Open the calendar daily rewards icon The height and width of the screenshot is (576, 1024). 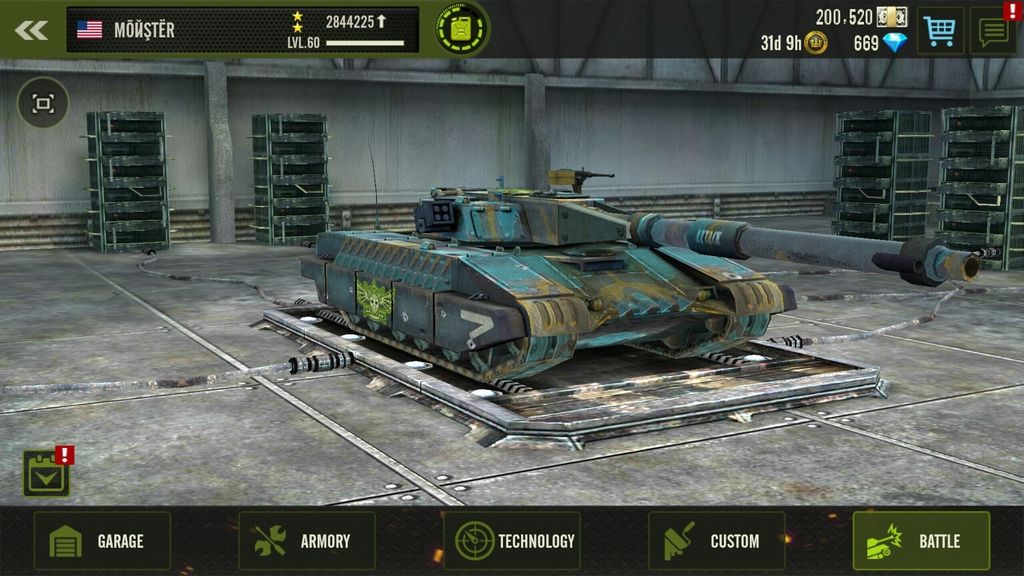click(47, 473)
